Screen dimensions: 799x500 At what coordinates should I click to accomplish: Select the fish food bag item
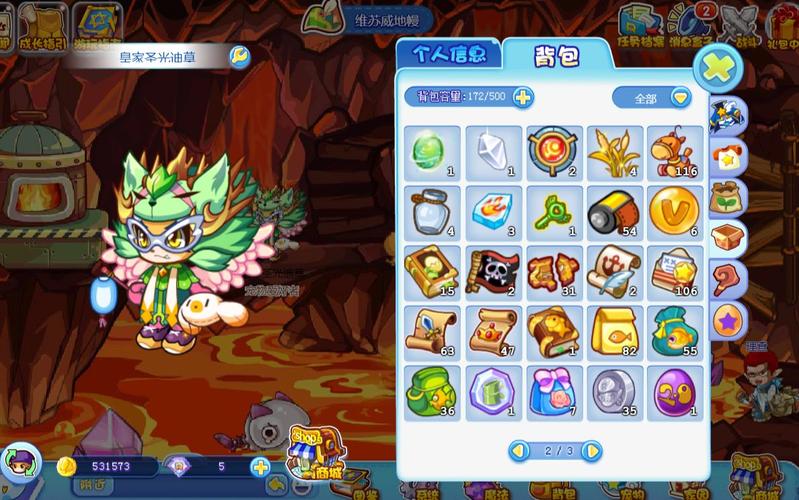coord(613,332)
